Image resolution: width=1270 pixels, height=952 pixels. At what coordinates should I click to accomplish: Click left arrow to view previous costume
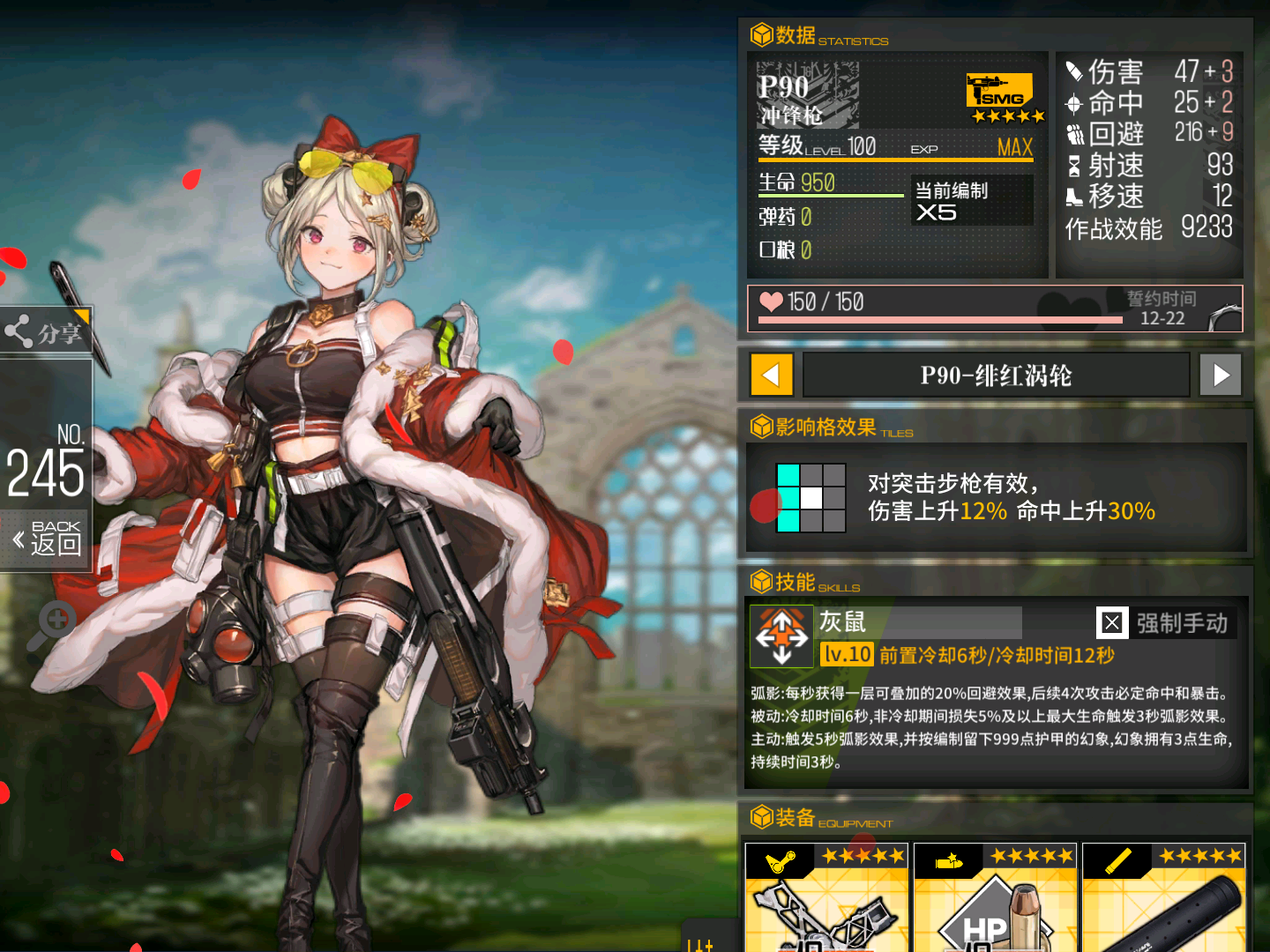click(772, 374)
